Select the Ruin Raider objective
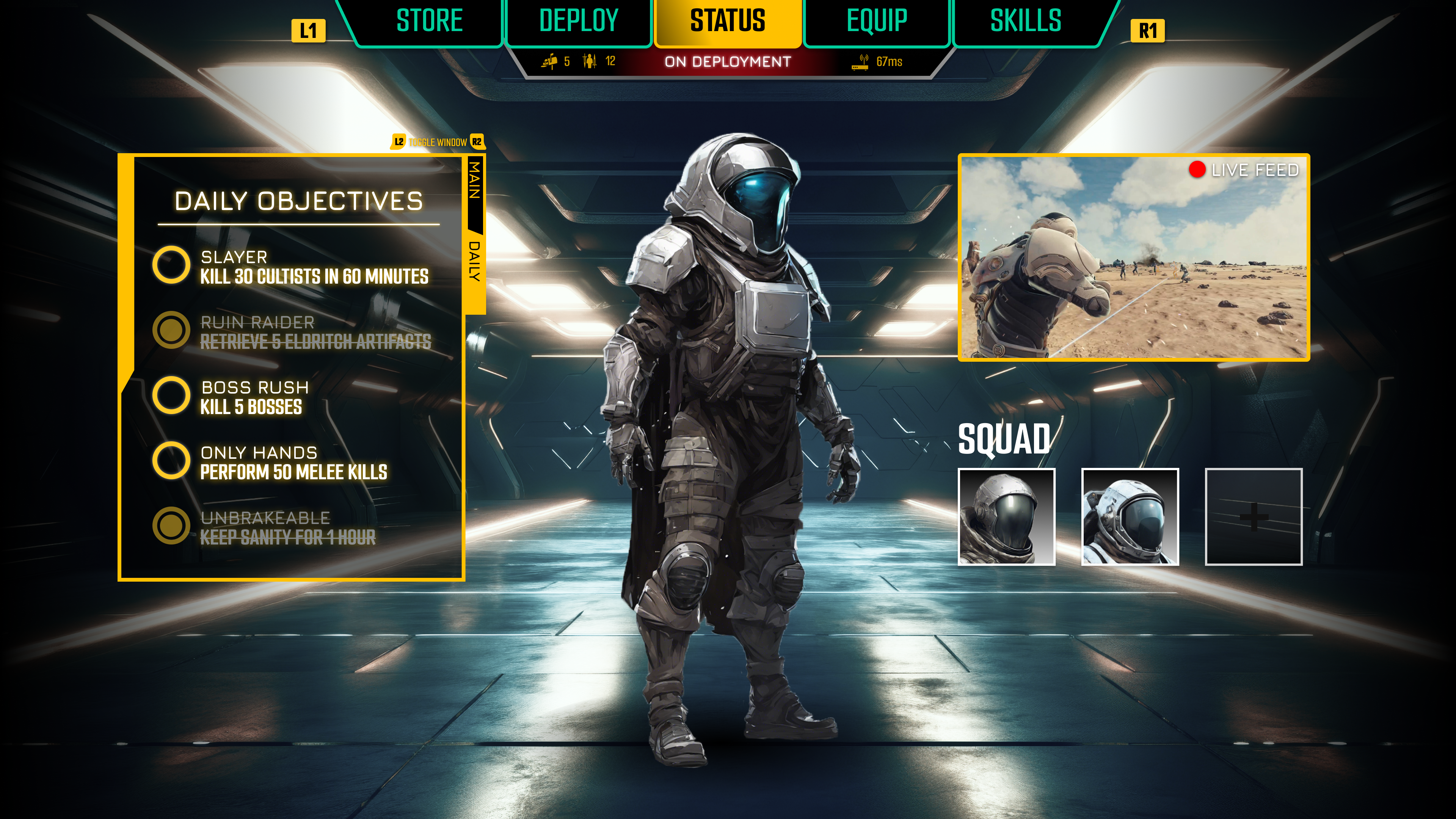 tap(171, 330)
